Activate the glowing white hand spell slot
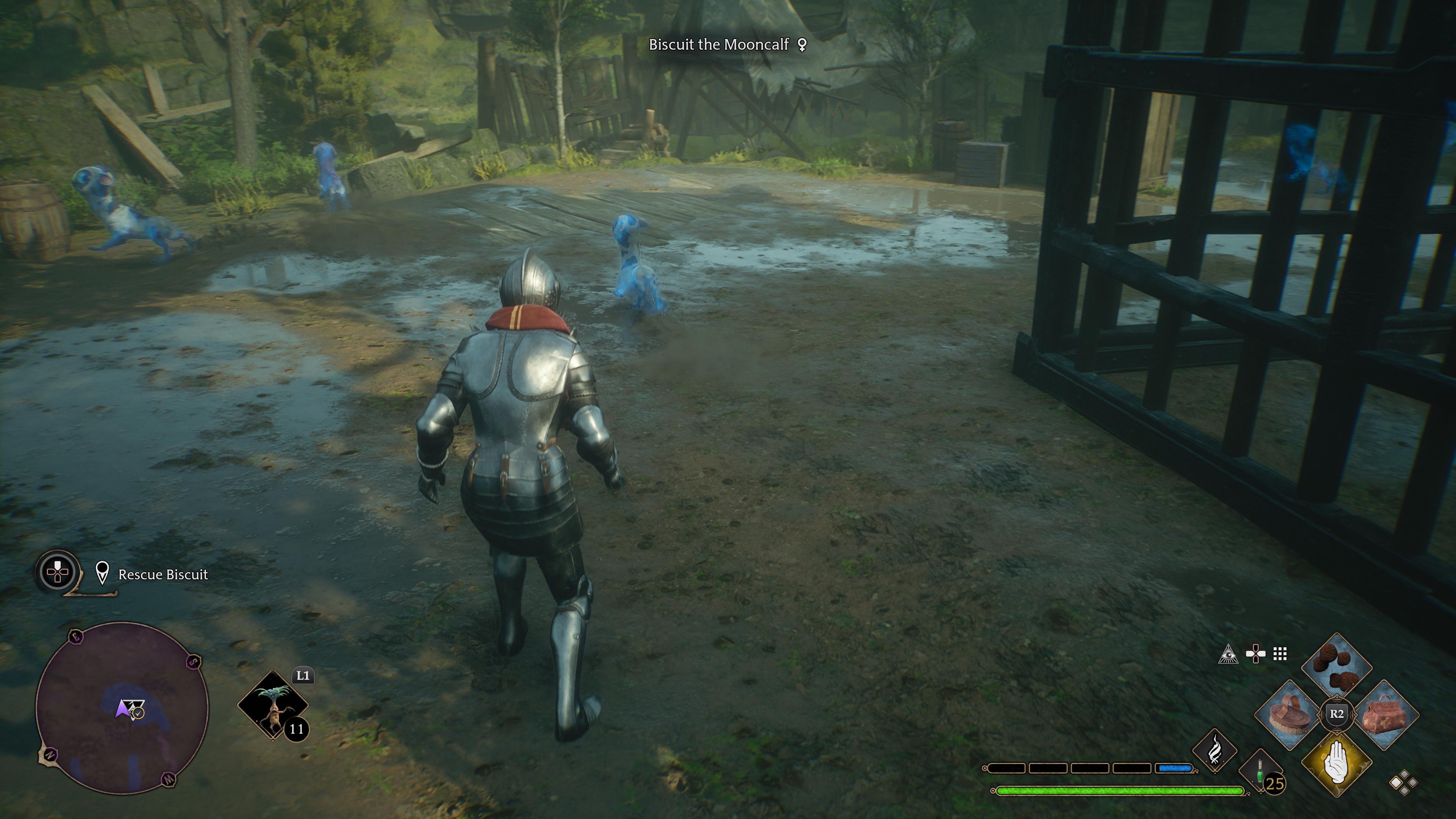 (x=1337, y=762)
